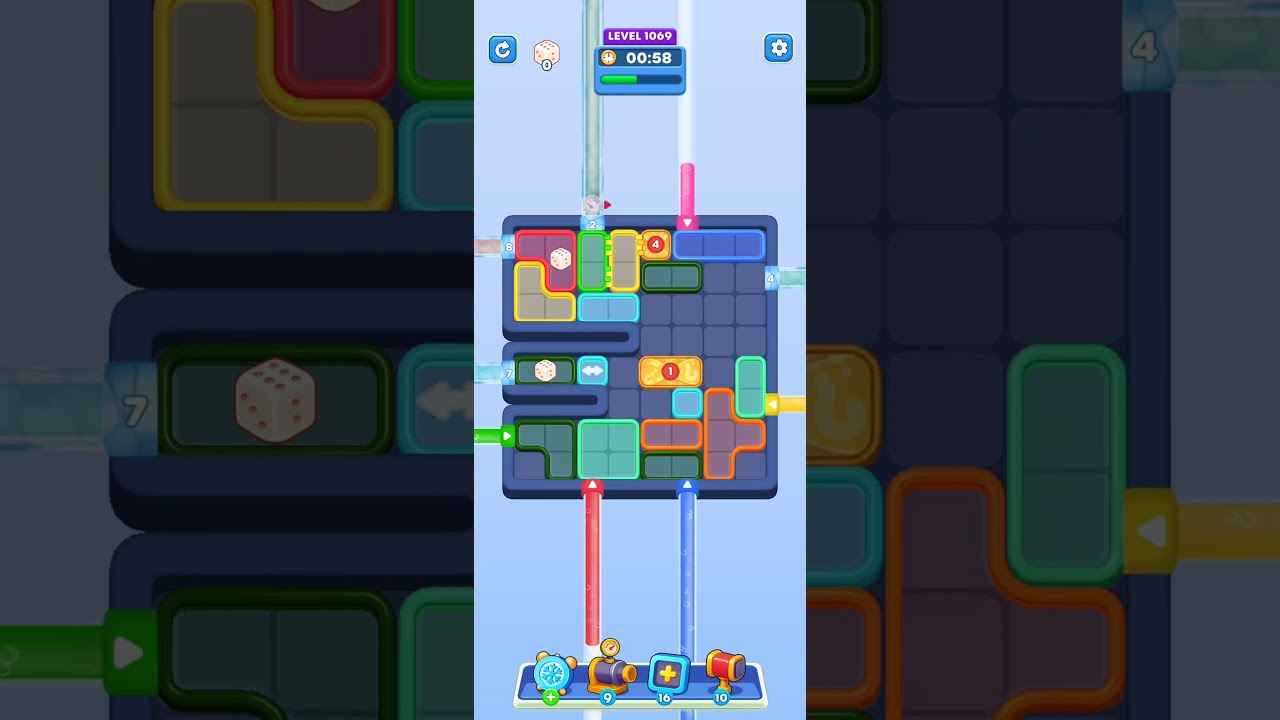Viewport: 1280px width, 720px height.
Task: Open the settings gear
Action: (779, 47)
